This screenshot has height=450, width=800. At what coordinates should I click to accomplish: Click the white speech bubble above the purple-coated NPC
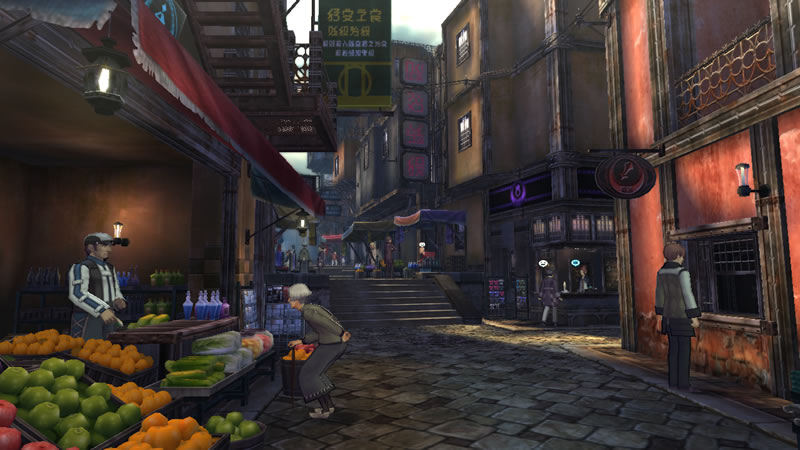(542, 264)
